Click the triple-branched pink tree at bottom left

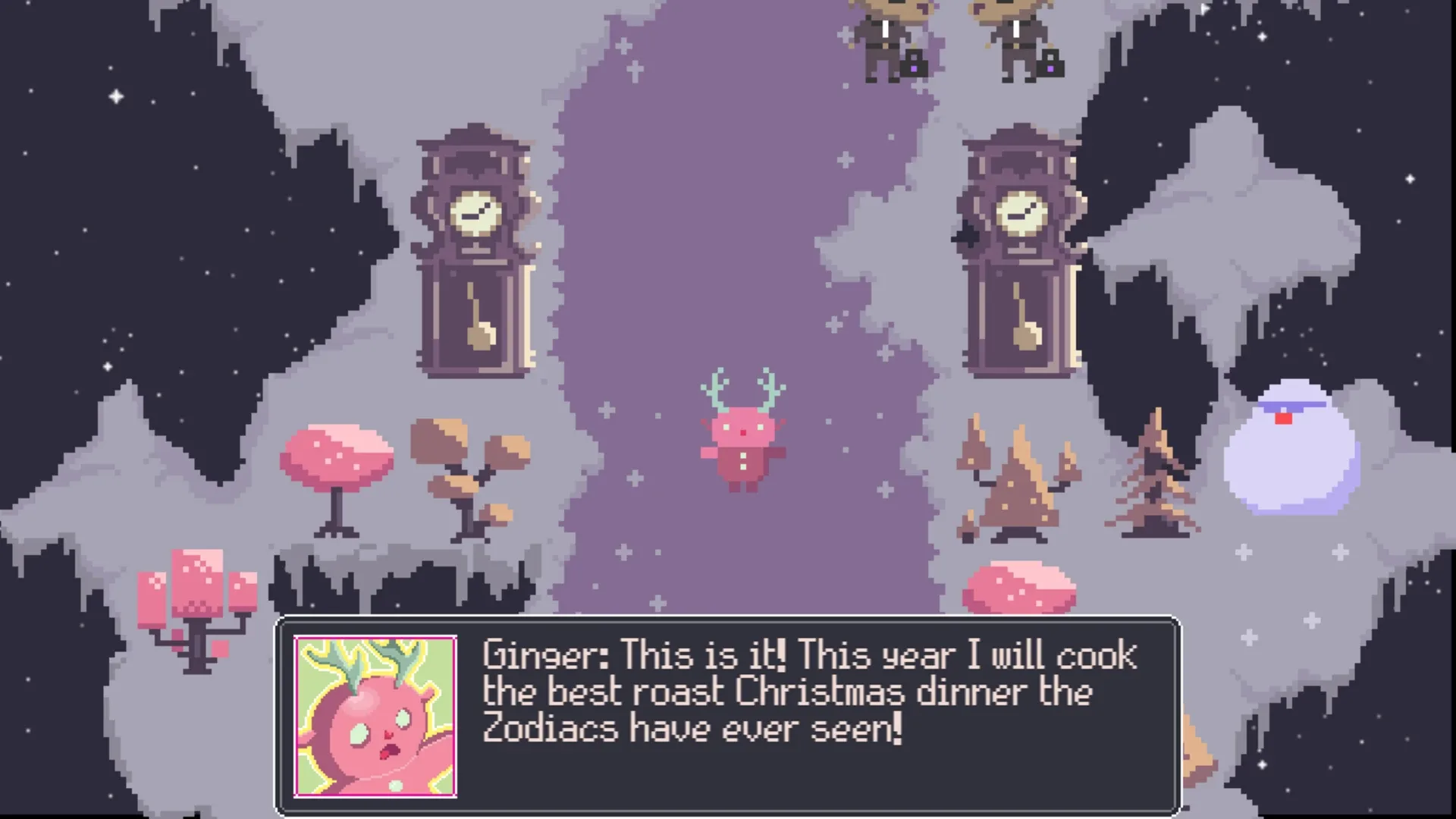[197, 599]
